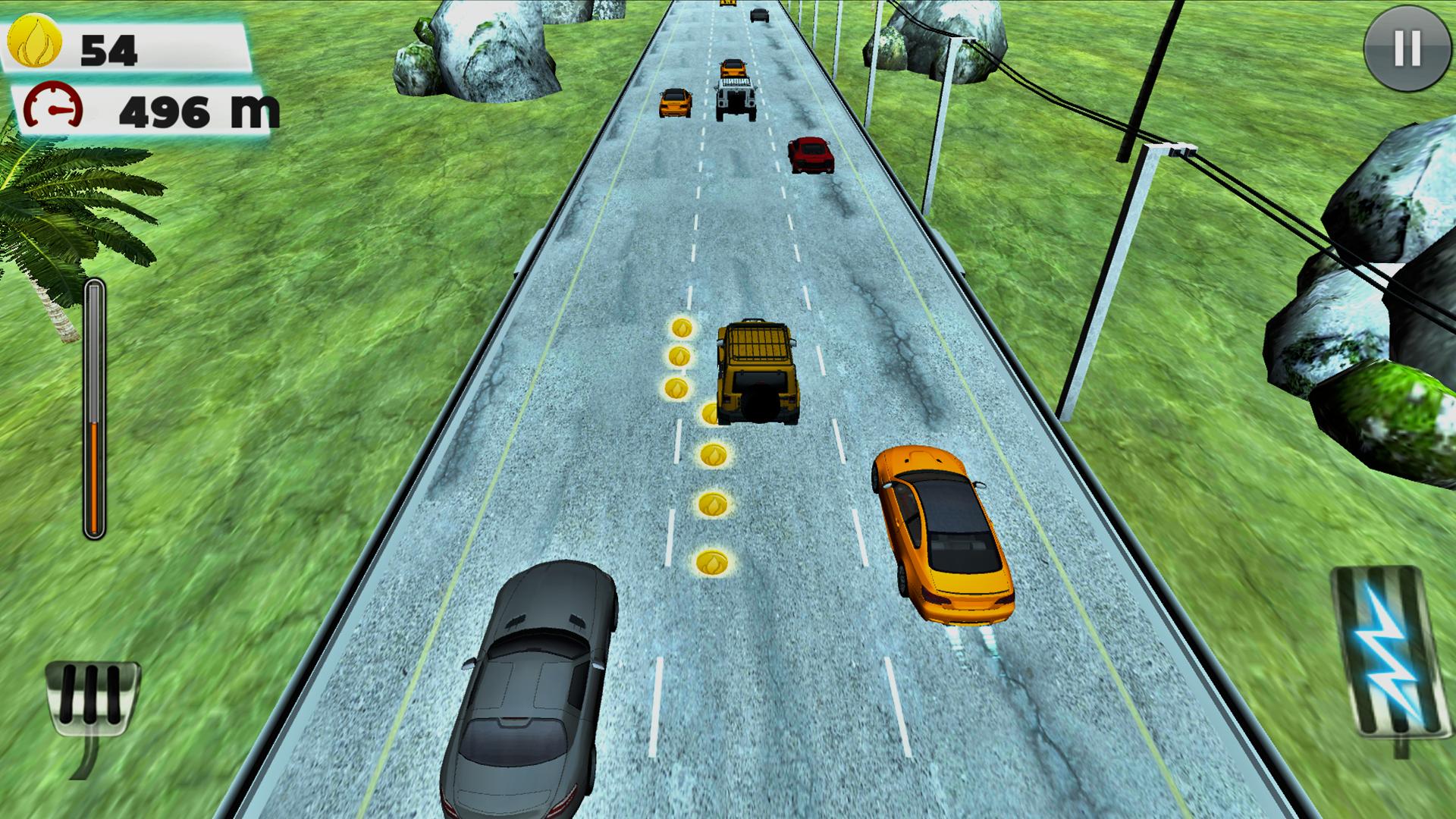Click the 496 m distance display
The width and height of the screenshot is (1456, 819).
point(197,110)
